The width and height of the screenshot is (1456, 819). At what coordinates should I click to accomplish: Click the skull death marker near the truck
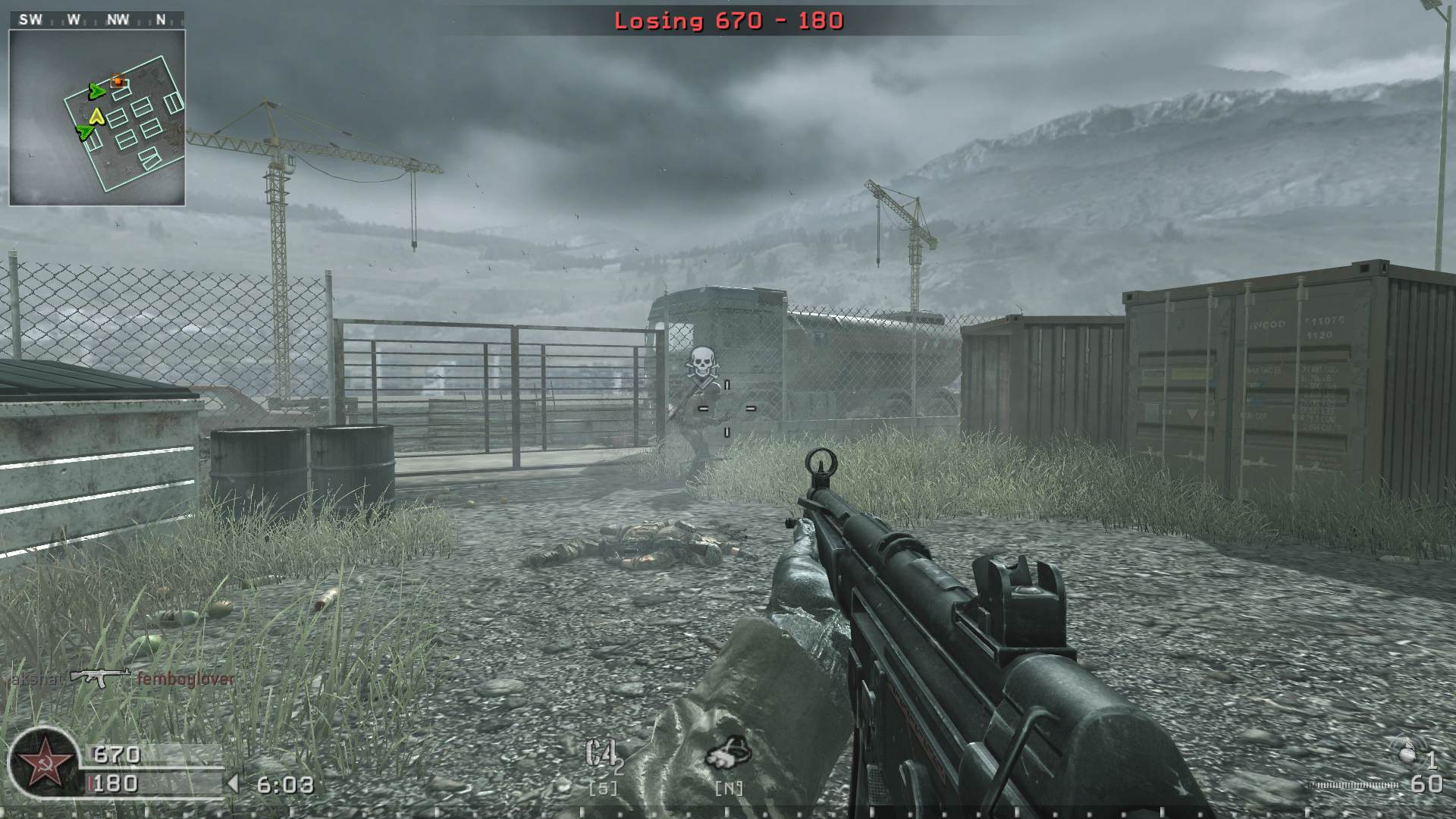pos(701,362)
